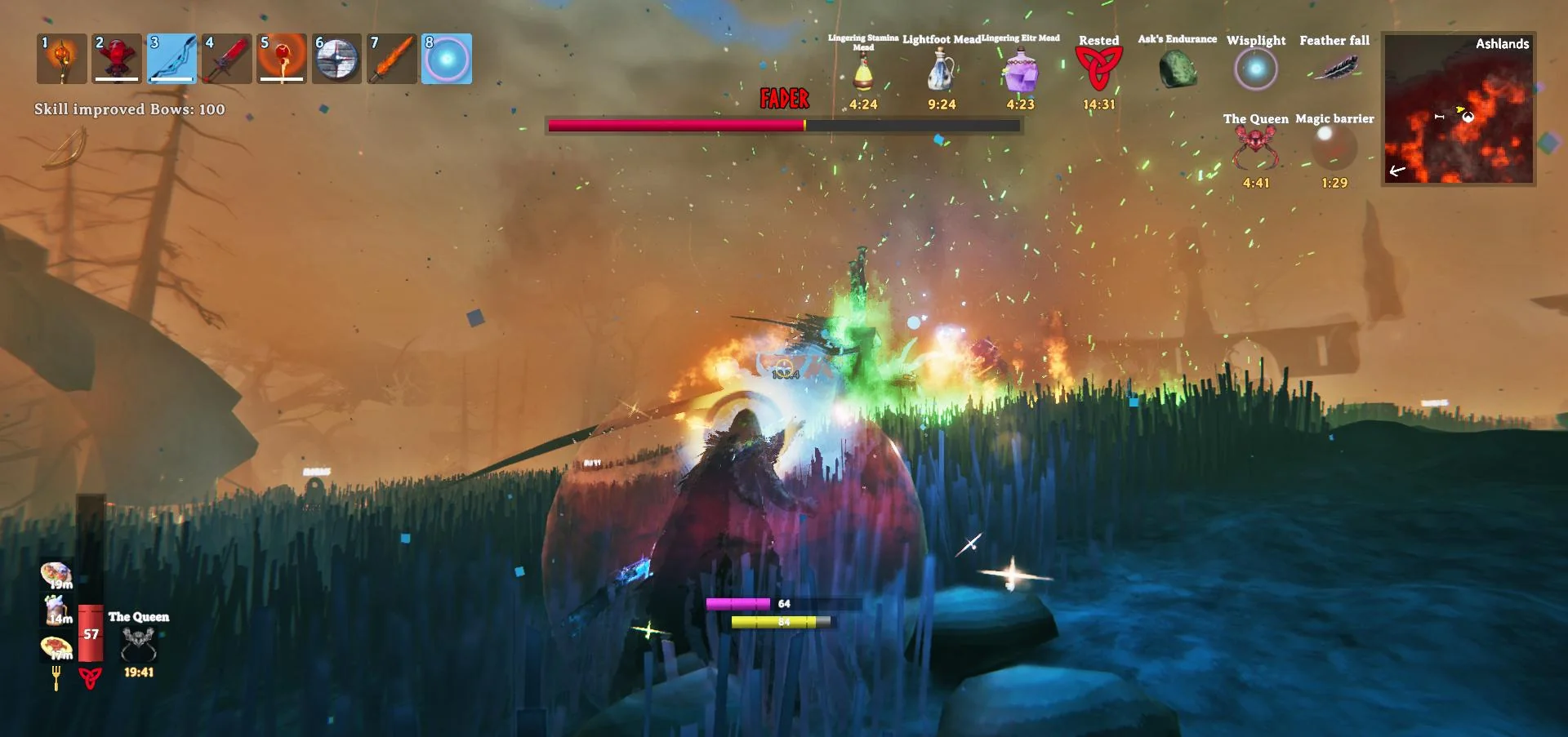Click the Ask's Endurance status icon

(x=1178, y=69)
